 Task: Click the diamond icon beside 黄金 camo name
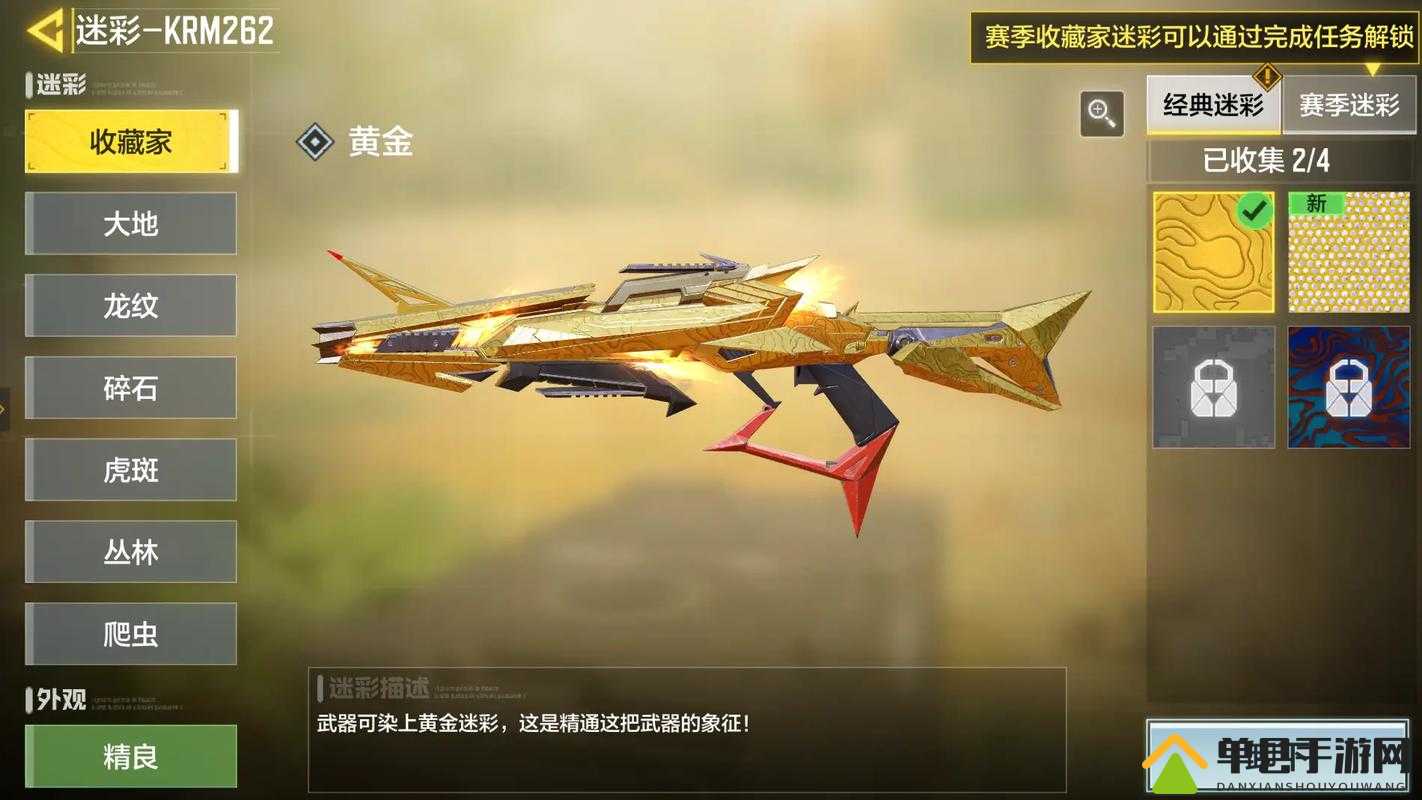(x=315, y=141)
